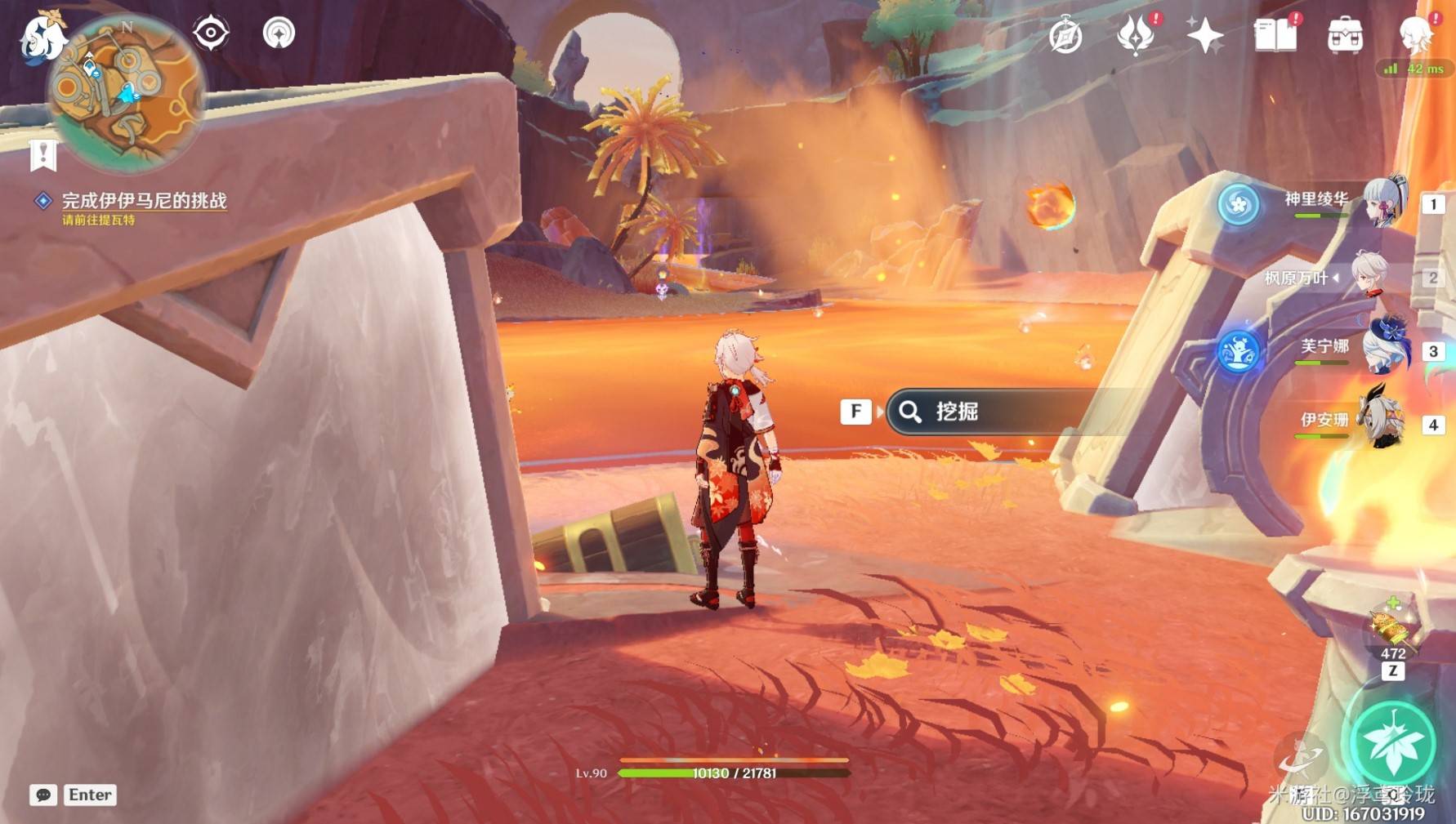Open the Paimon menu icon
Viewport: 1456px width, 824px height.
tap(41, 37)
